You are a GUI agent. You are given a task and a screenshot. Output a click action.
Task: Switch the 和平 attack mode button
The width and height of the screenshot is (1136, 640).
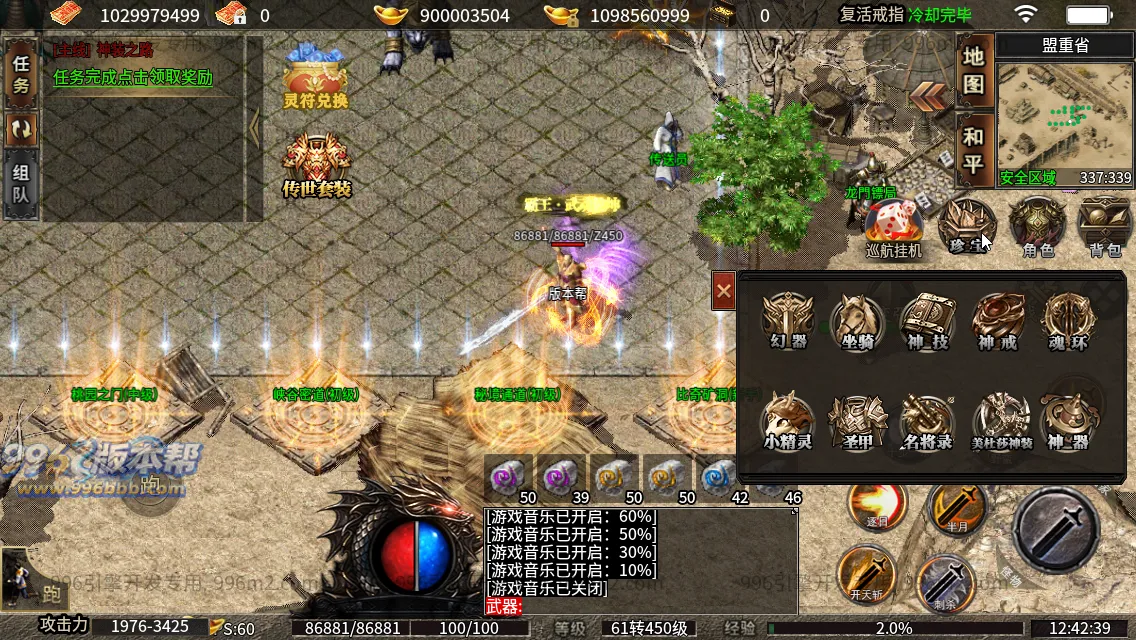(x=974, y=150)
